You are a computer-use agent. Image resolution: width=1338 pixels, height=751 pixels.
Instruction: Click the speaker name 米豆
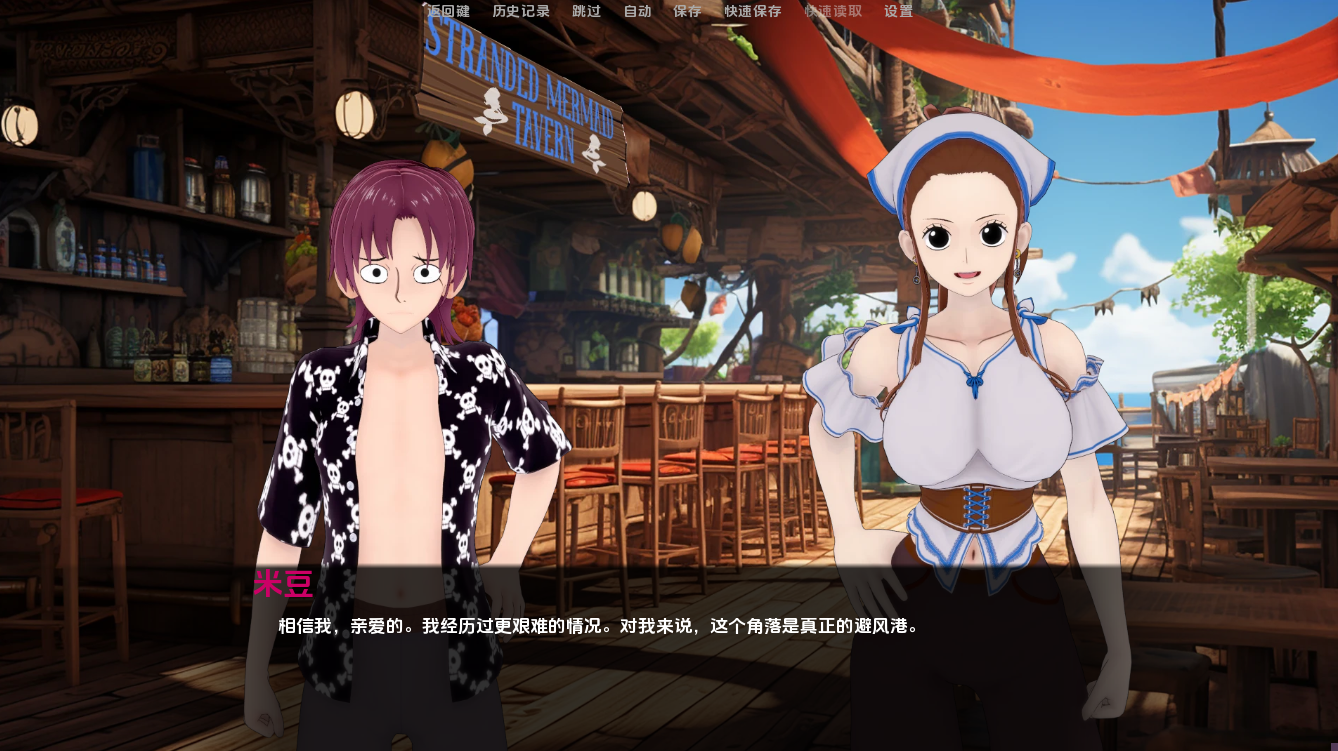283,584
